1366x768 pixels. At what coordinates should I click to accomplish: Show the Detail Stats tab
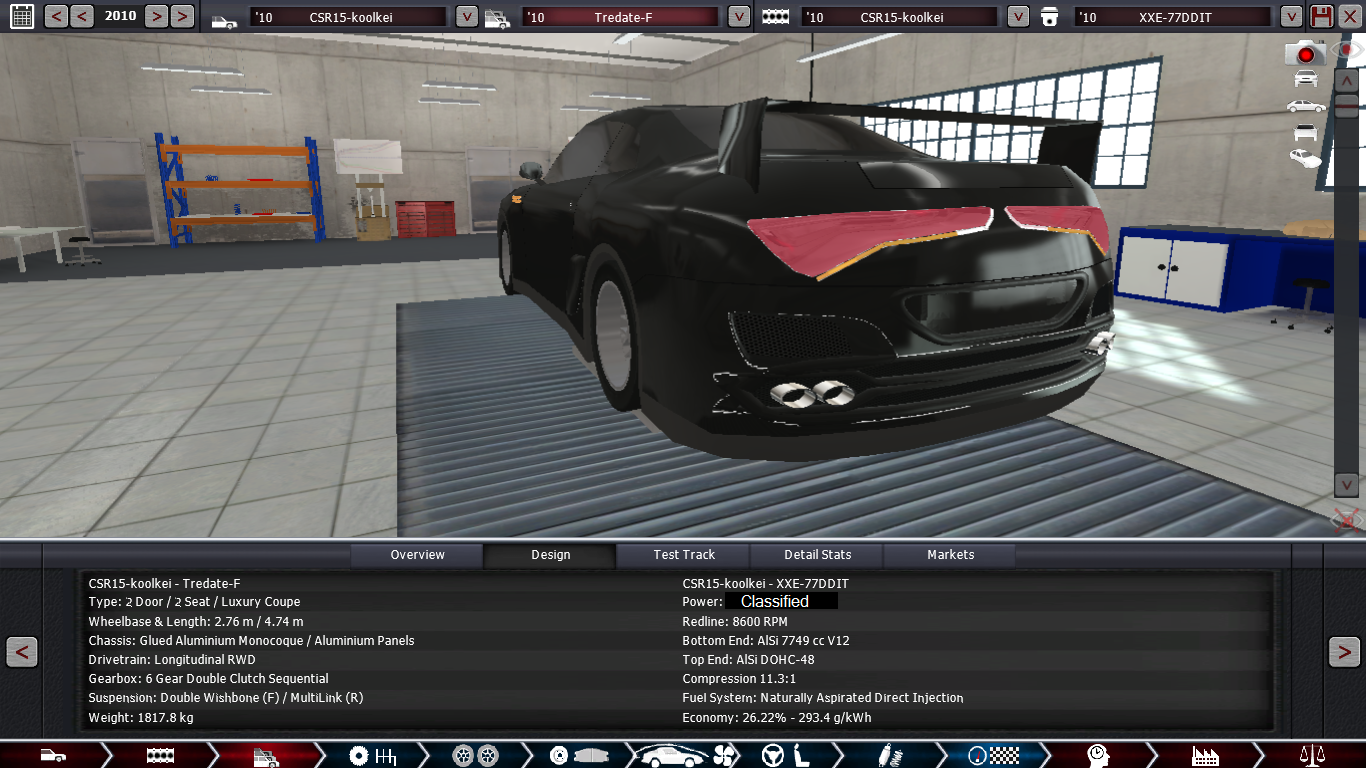click(817, 555)
